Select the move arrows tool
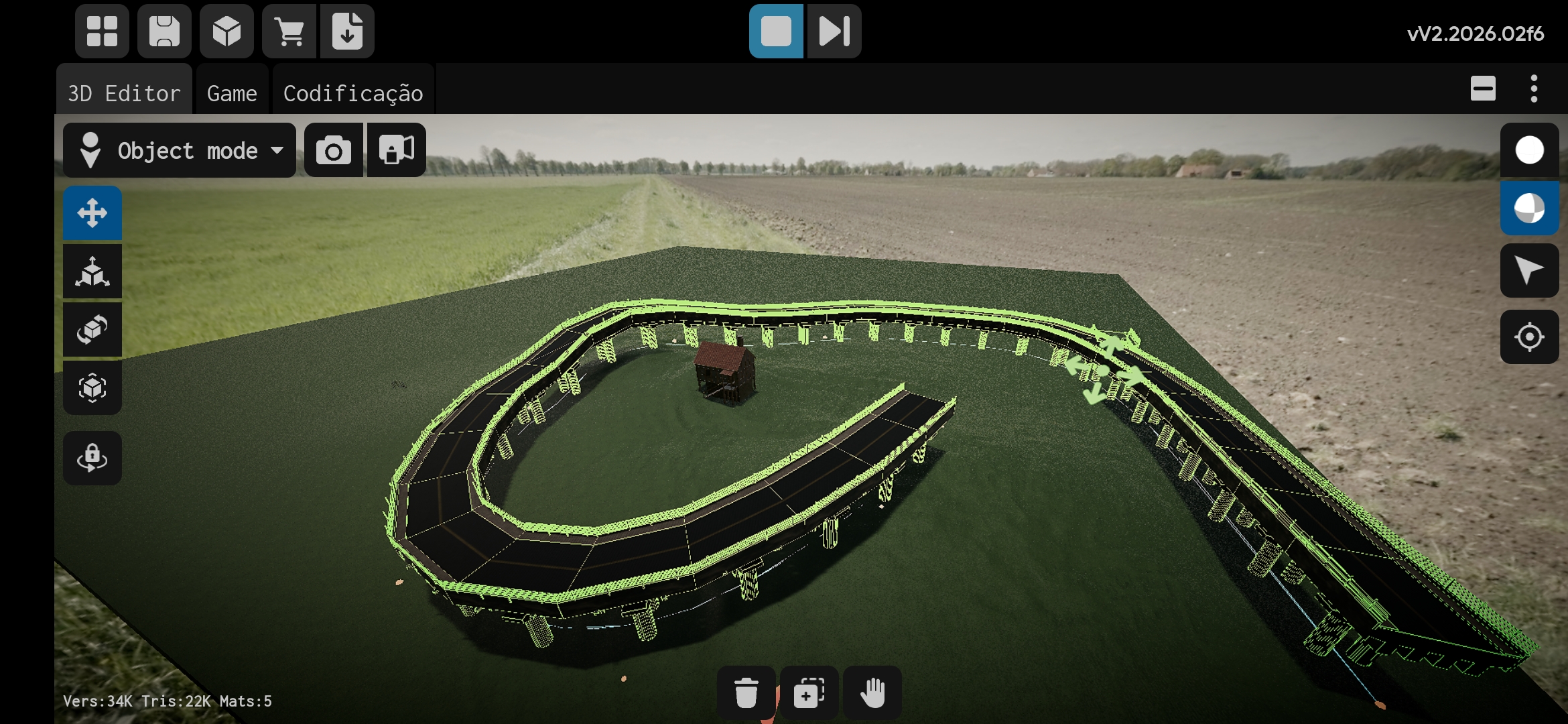 click(92, 213)
